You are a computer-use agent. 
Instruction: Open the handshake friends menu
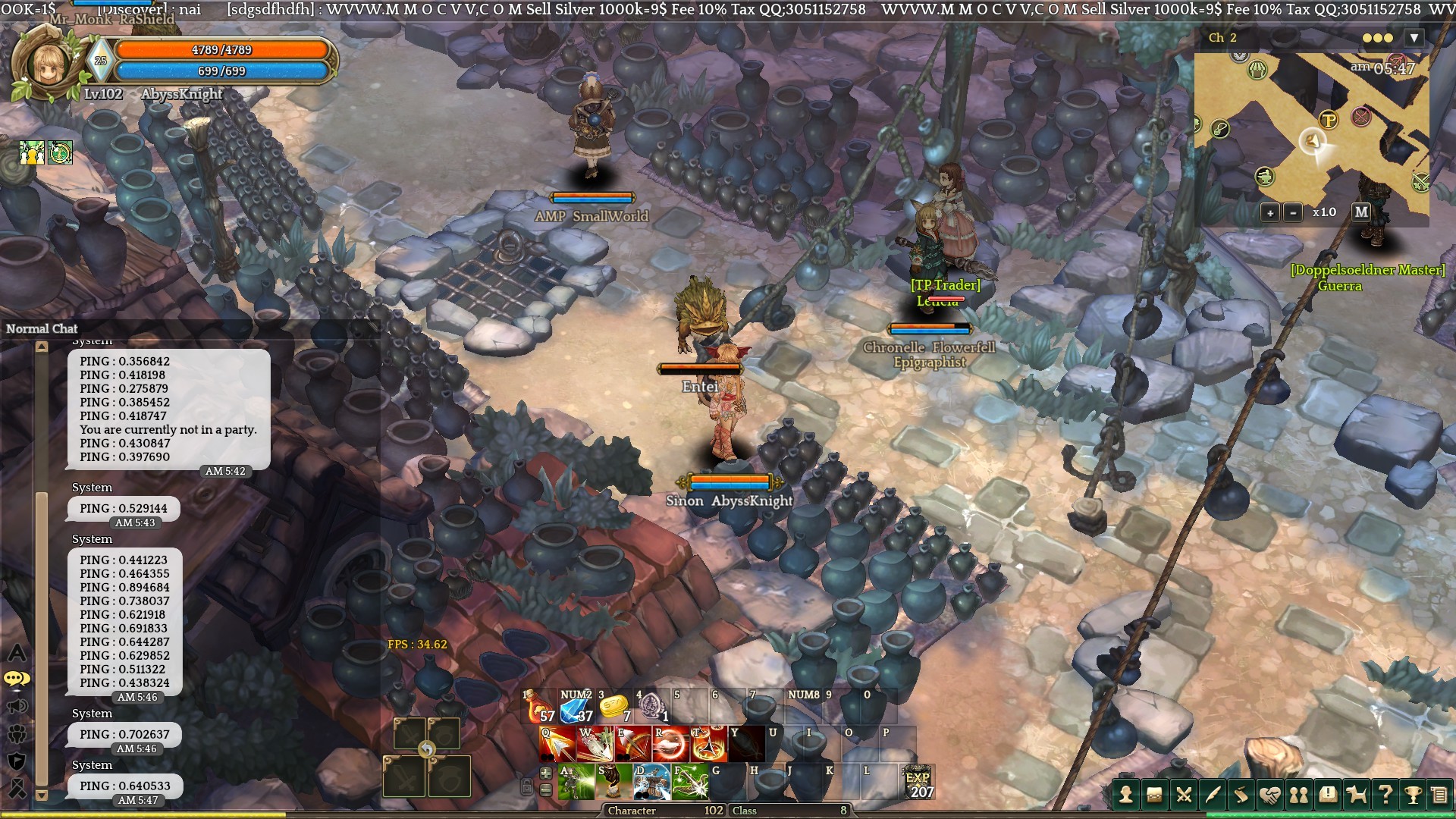1269,794
